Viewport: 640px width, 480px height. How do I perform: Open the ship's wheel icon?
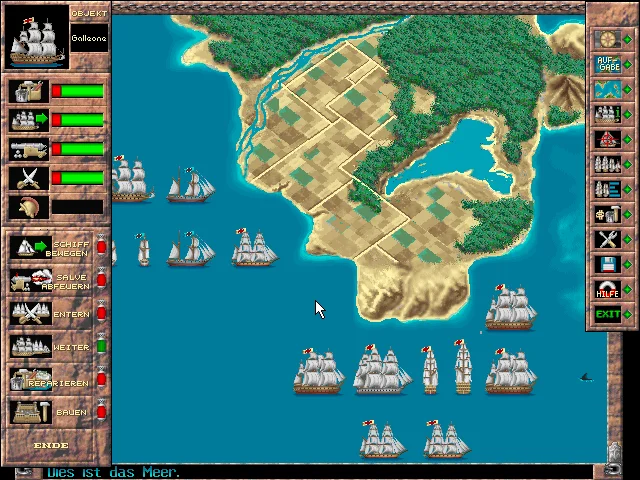coord(607,38)
